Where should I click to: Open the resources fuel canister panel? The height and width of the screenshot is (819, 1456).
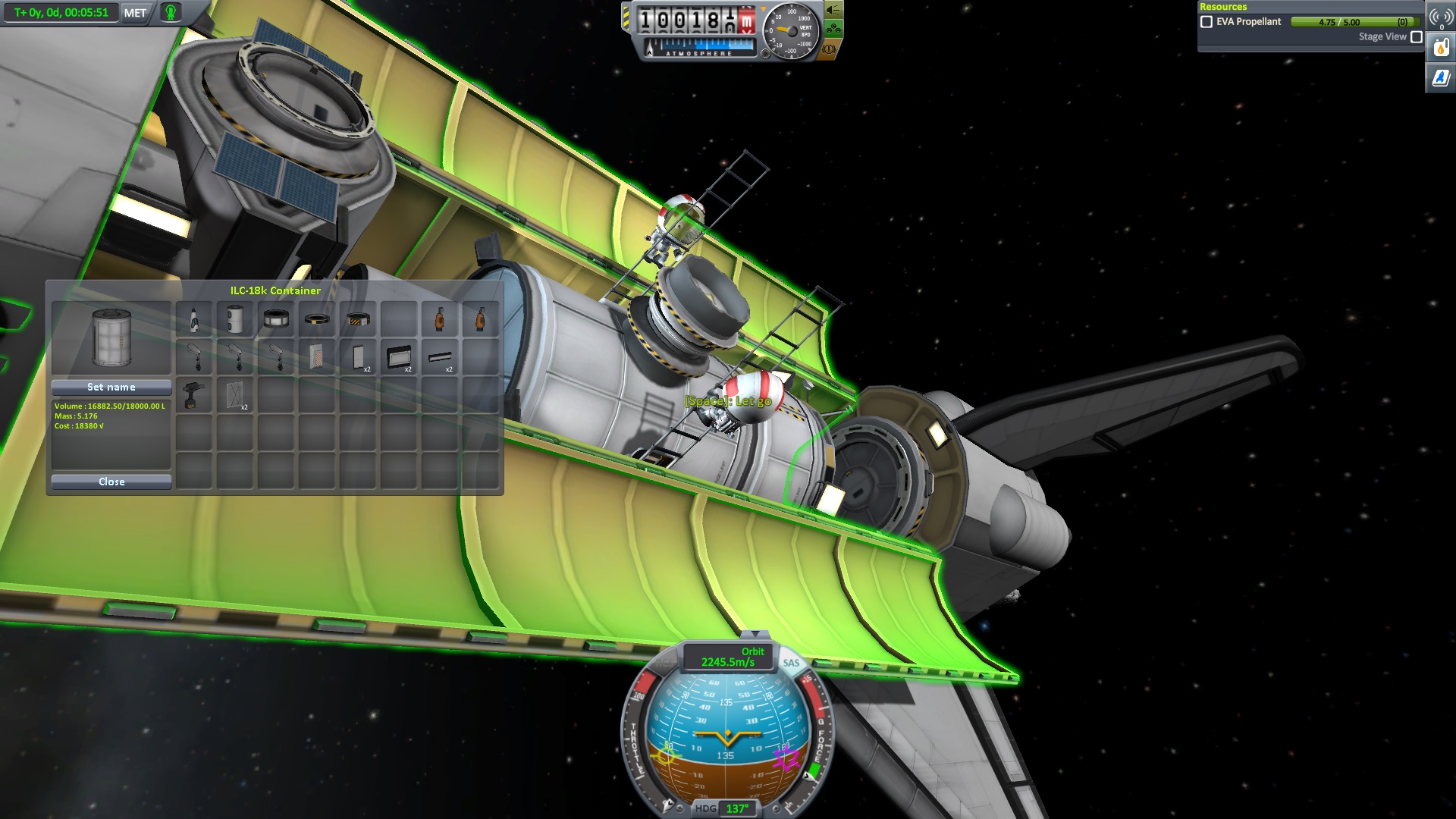coord(1441,48)
